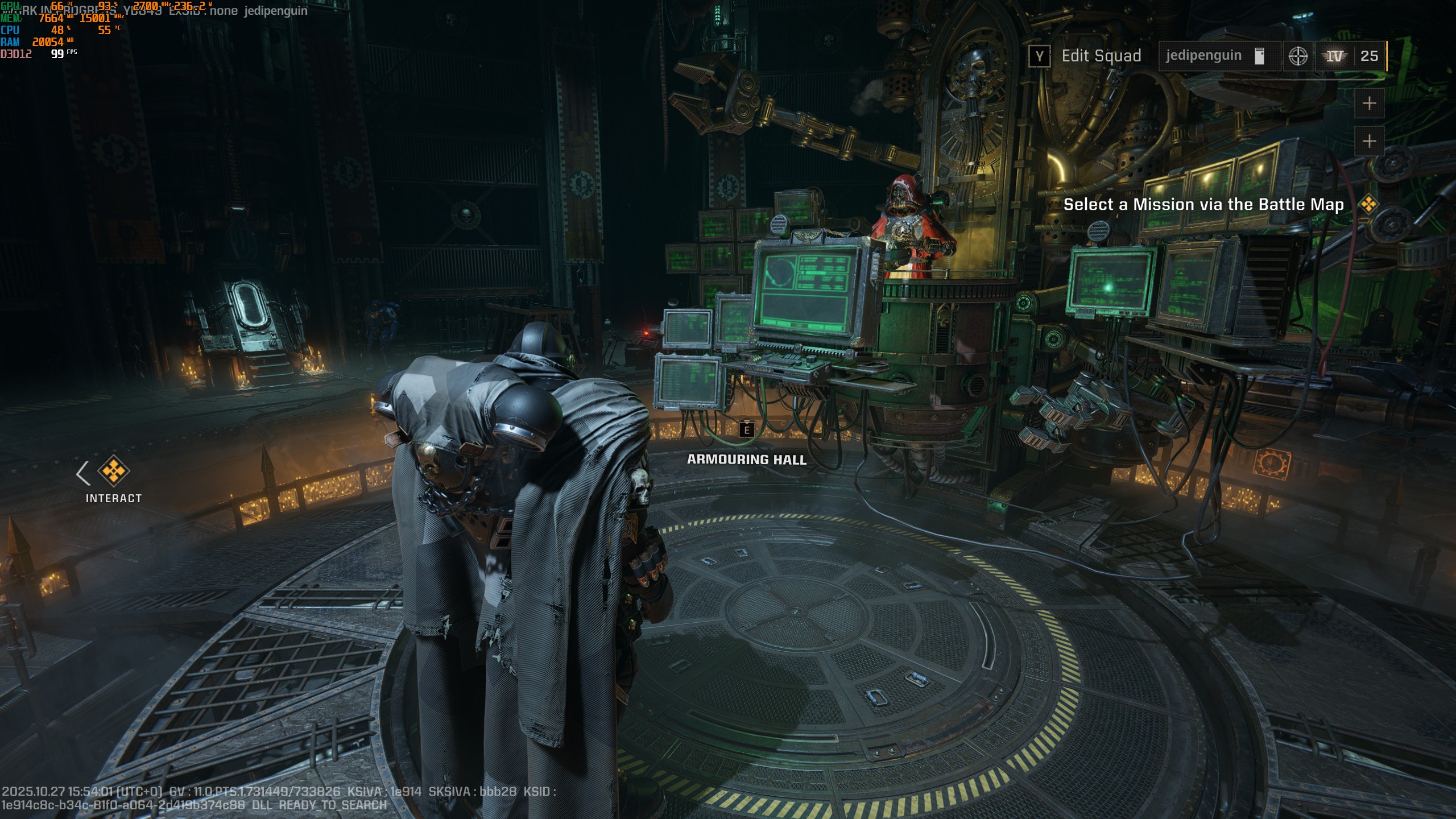The image size is (1456, 819).
Task: Click the Y key prompt for Edit Squad
Action: point(1040,56)
